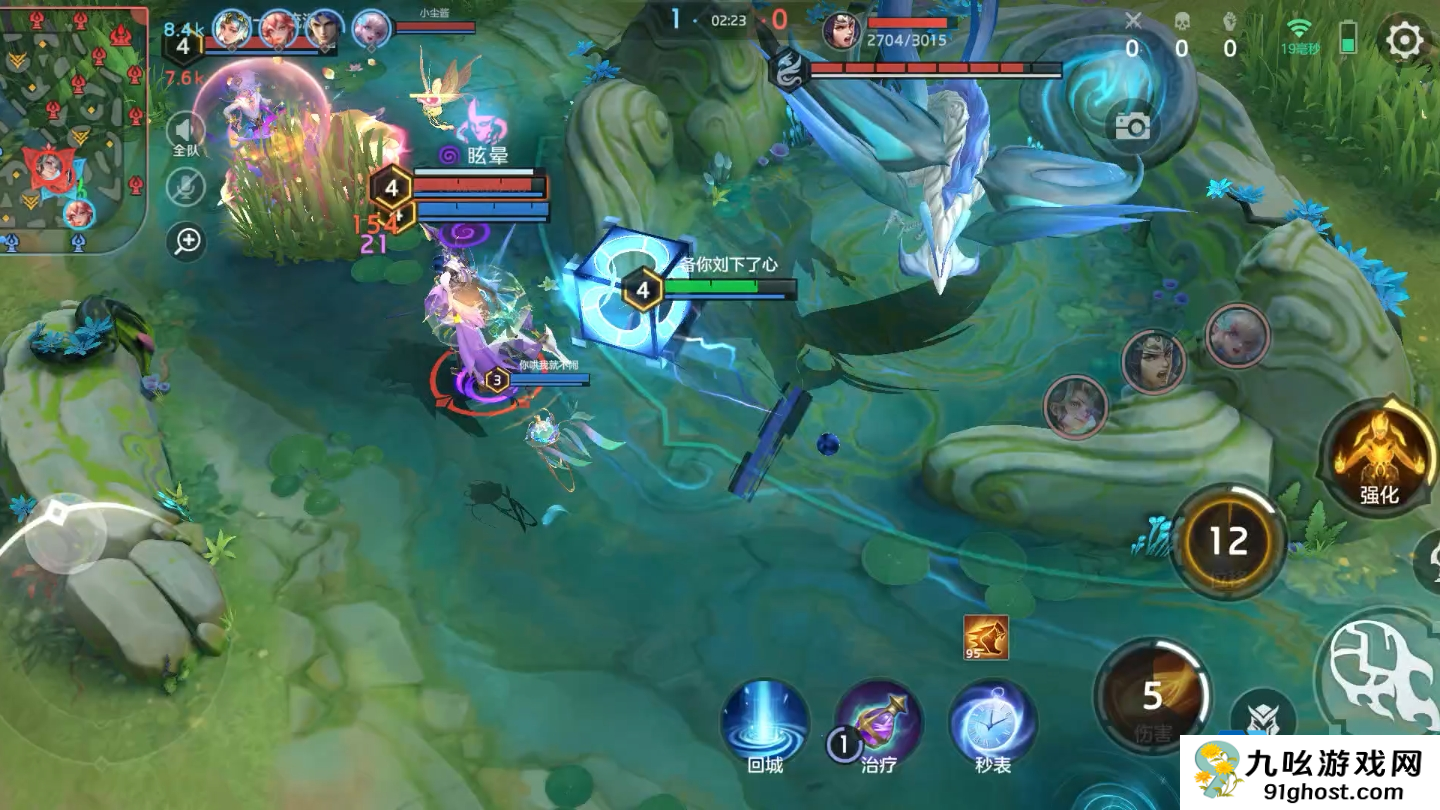Trigger the 伤害 skill on cooldown 5
Screen dimensions: 1440x810
tap(1153, 695)
